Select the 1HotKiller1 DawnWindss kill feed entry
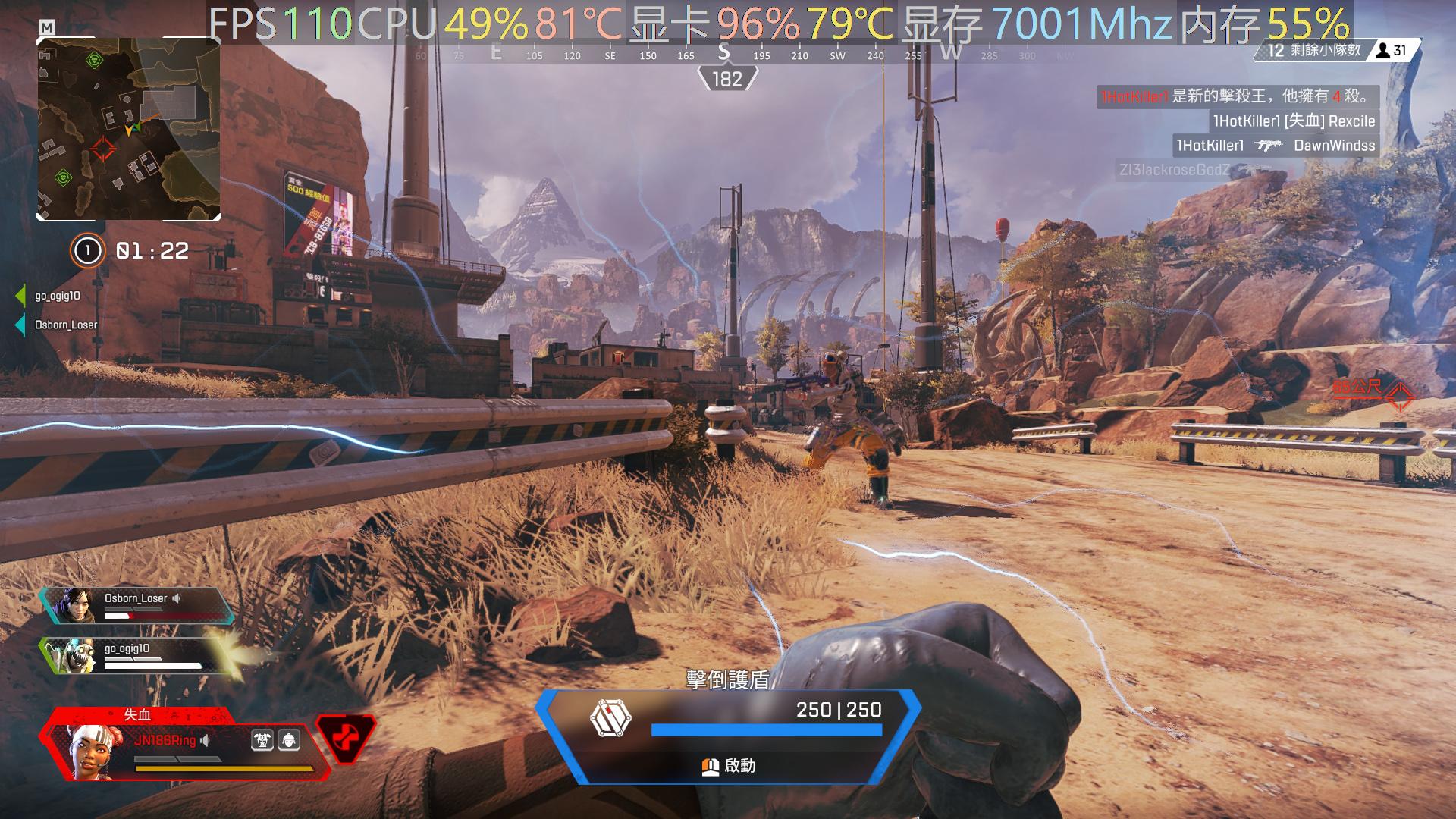The height and width of the screenshot is (819, 1456). click(1276, 146)
